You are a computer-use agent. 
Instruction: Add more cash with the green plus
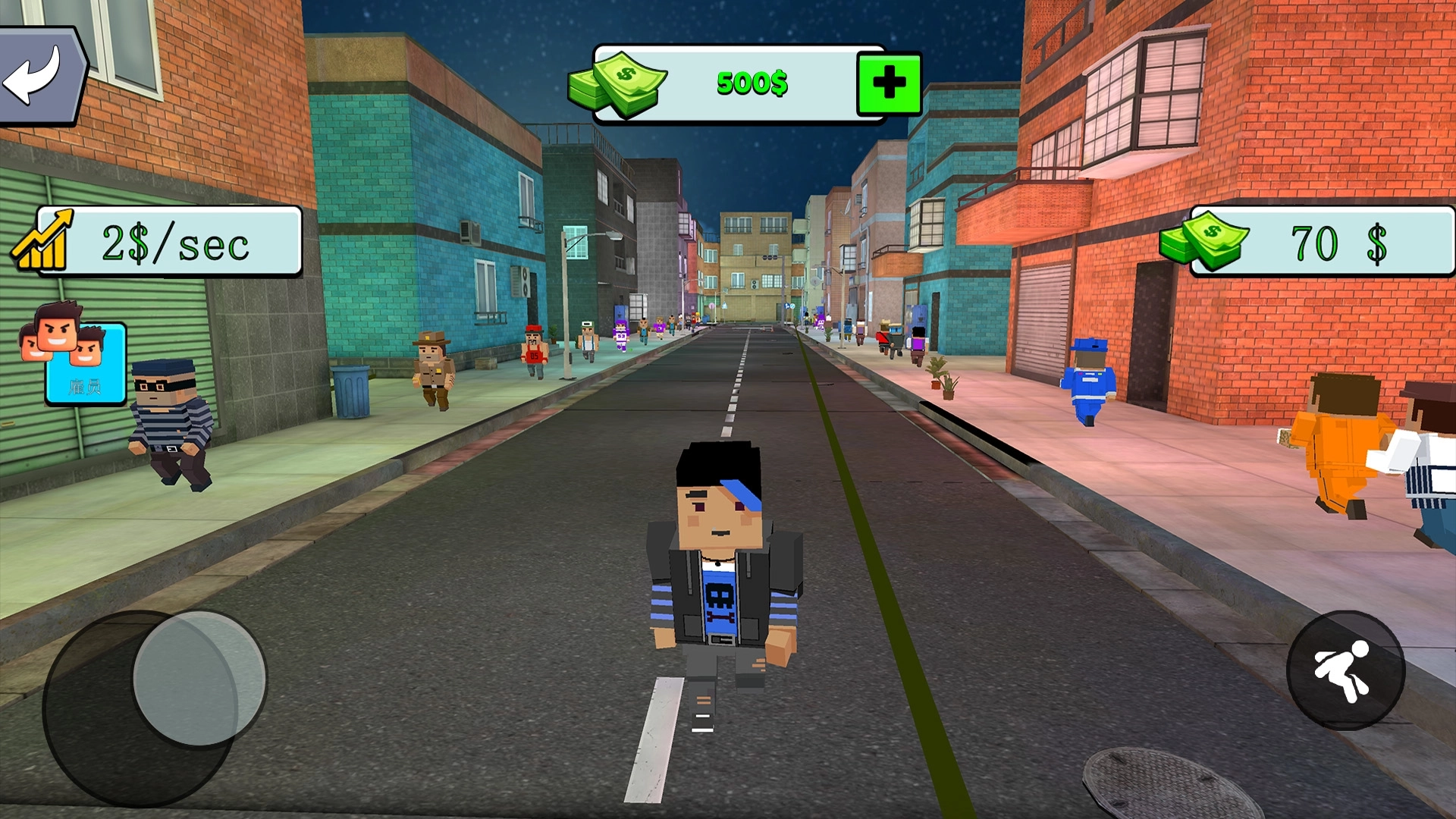(889, 83)
